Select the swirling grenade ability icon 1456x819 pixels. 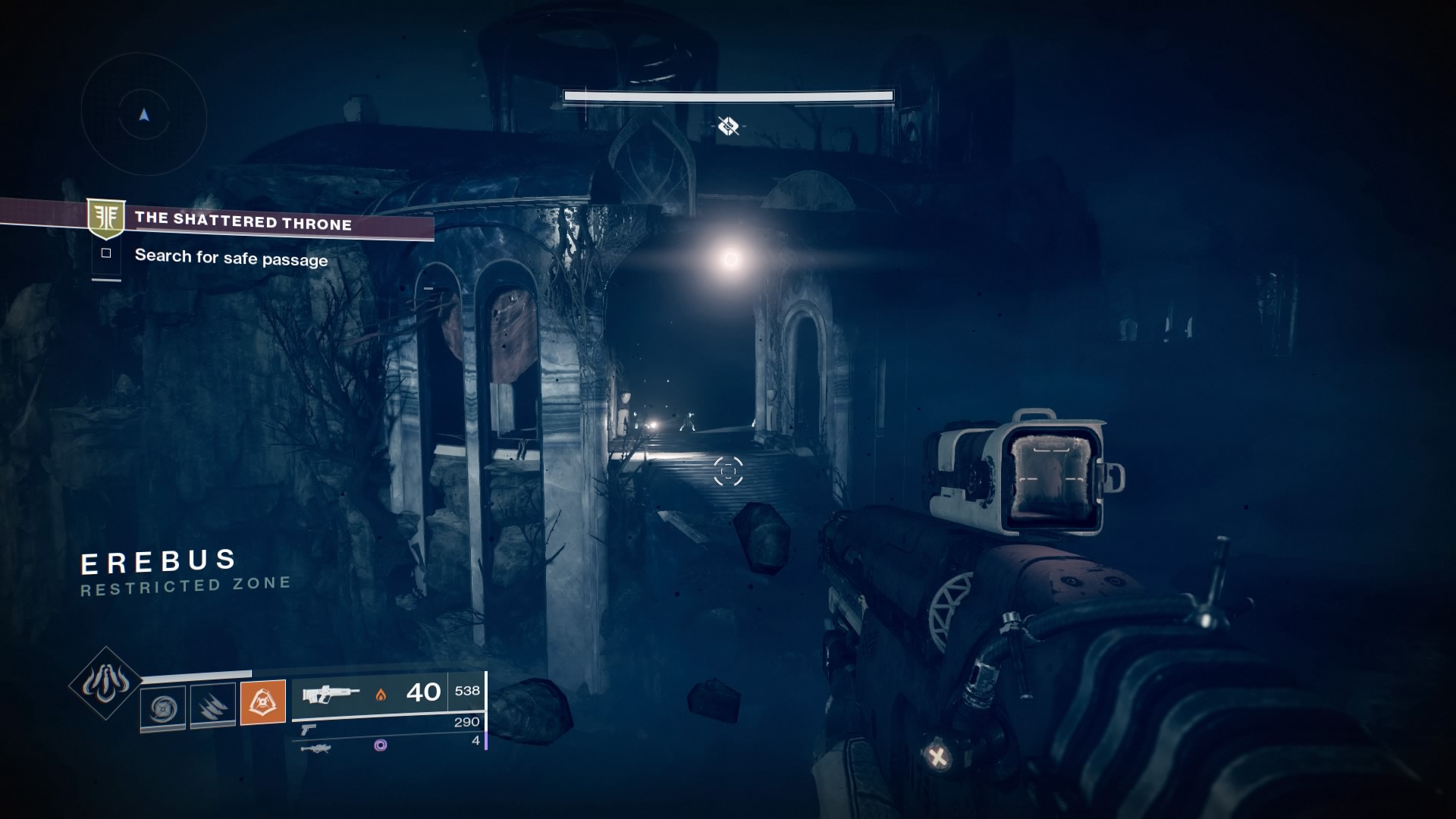tap(162, 708)
